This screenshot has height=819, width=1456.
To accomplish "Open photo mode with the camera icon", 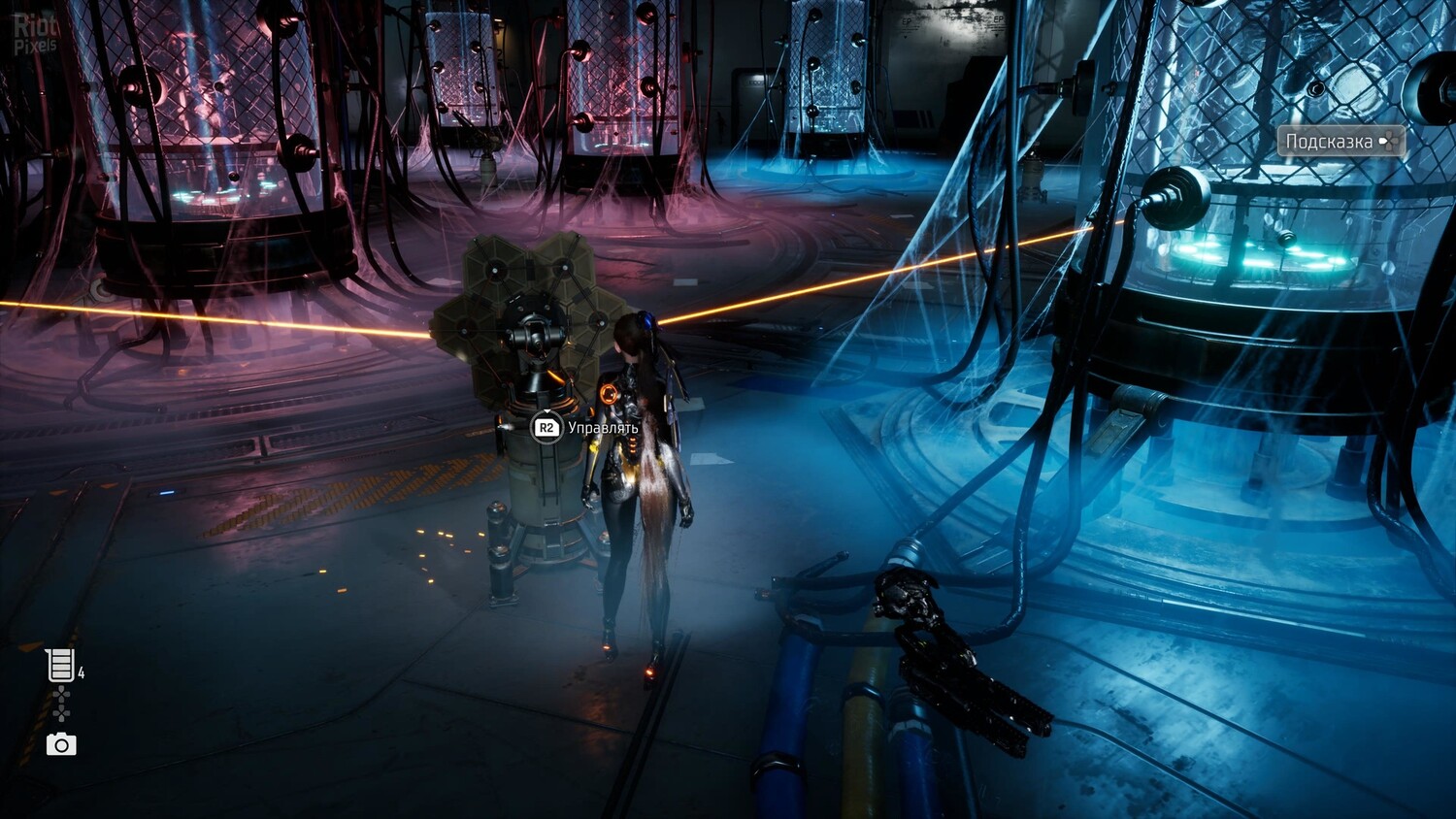I will point(61,744).
